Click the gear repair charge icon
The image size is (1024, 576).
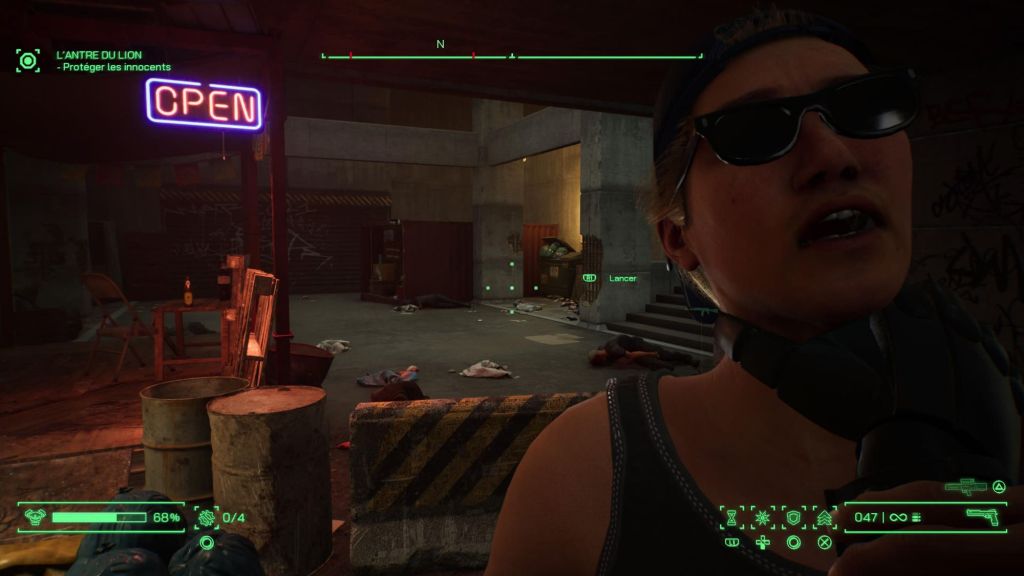pos(207,517)
